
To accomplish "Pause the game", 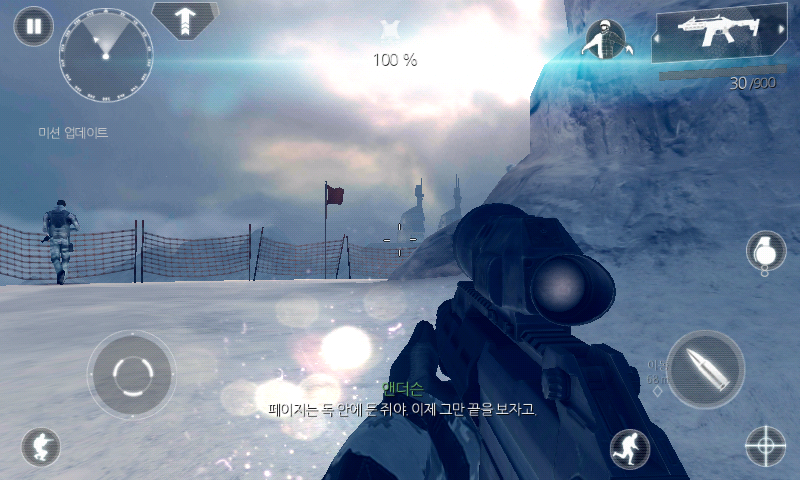I will (x=34, y=27).
